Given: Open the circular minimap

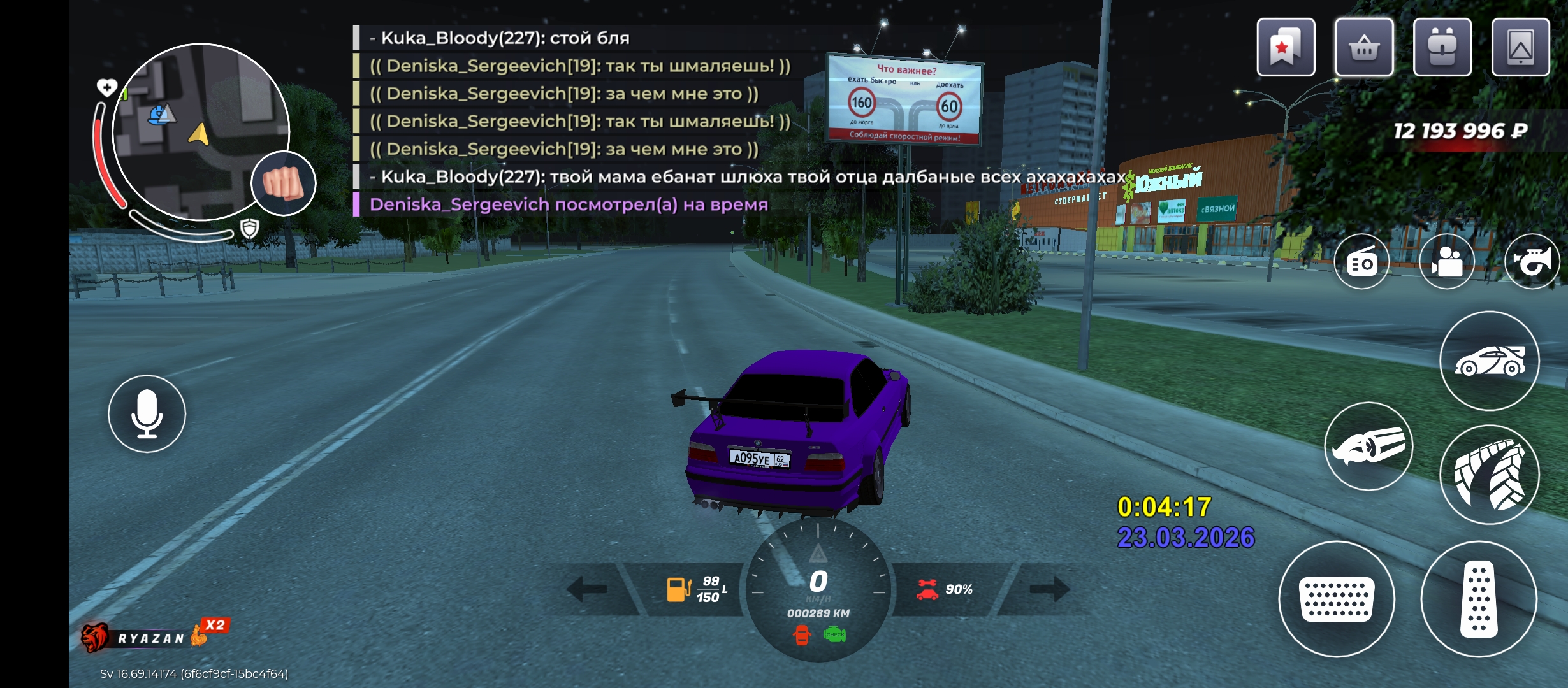Looking at the screenshot, I should 201,132.
